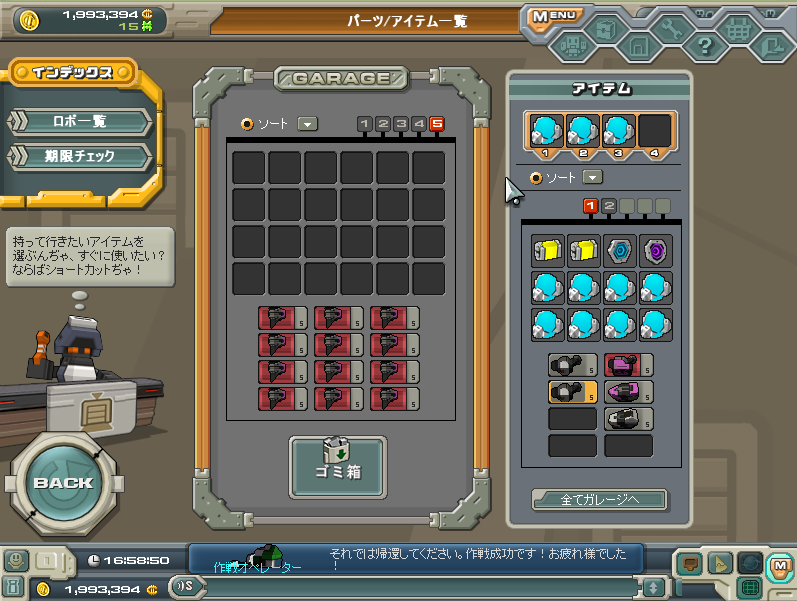This screenshot has width=797, height=601.
Task: Switch to item panel page 2 tab
Action: click(608, 206)
